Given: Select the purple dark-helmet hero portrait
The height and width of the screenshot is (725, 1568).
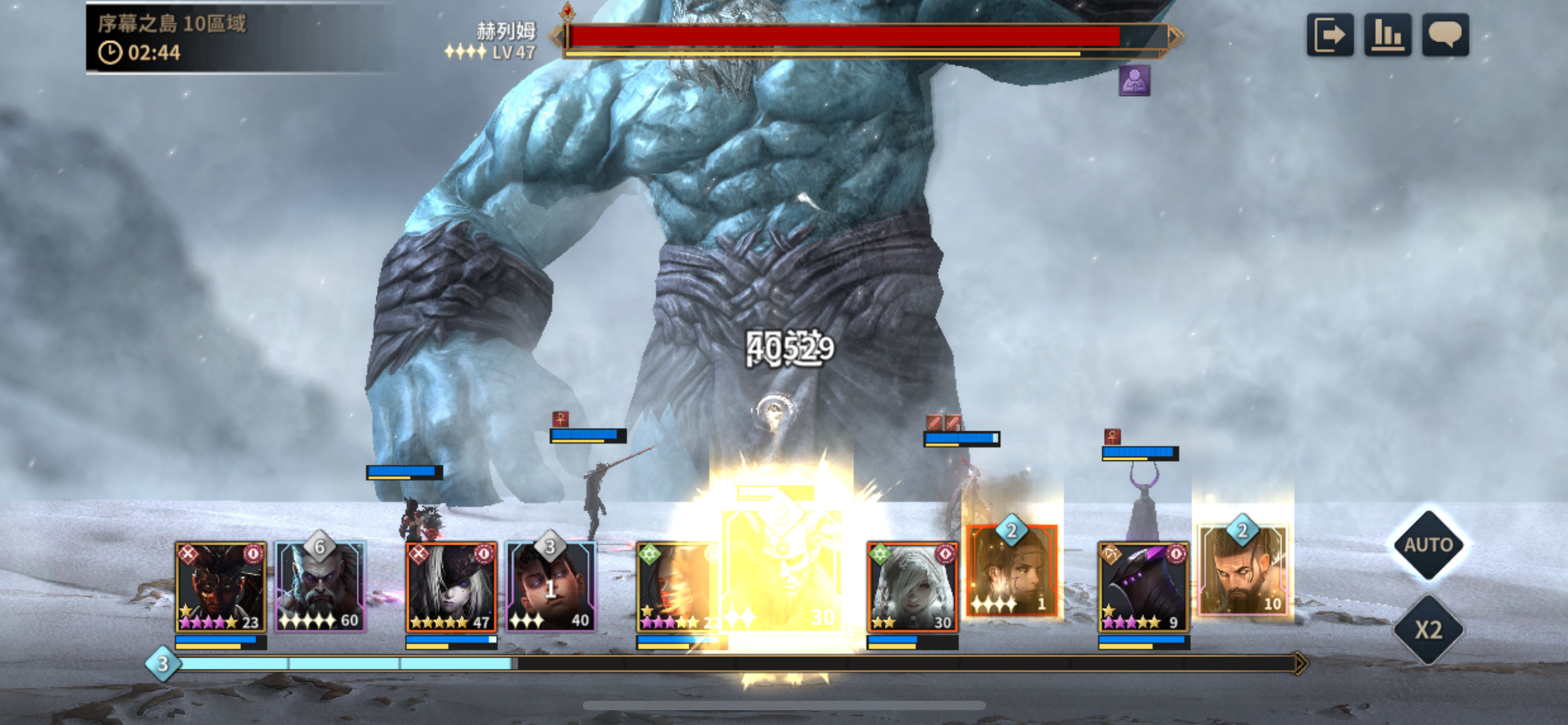Looking at the screenshot, I should click(1143, 587).
